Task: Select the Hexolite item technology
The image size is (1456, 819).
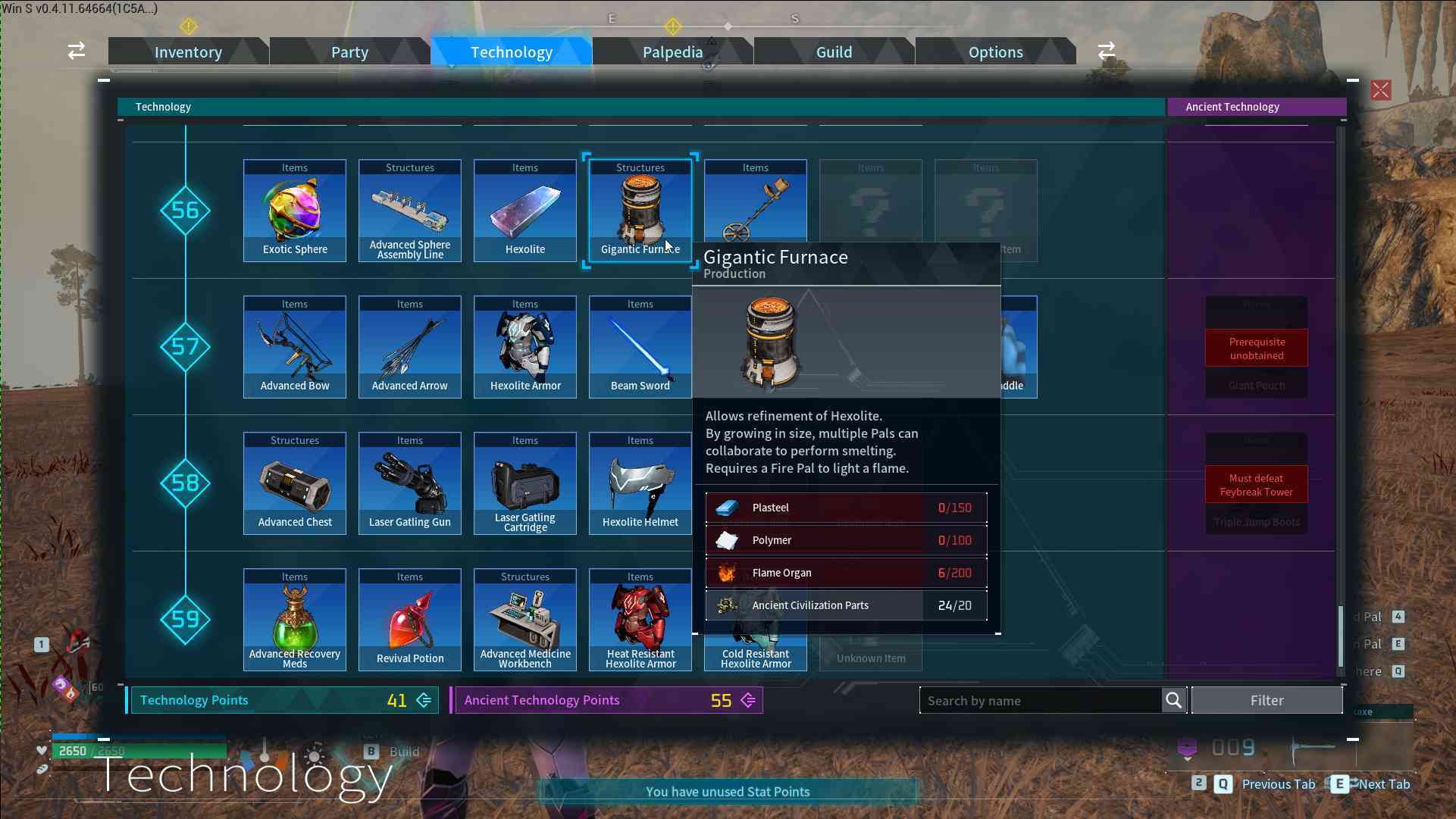Action: pos(525,211)
